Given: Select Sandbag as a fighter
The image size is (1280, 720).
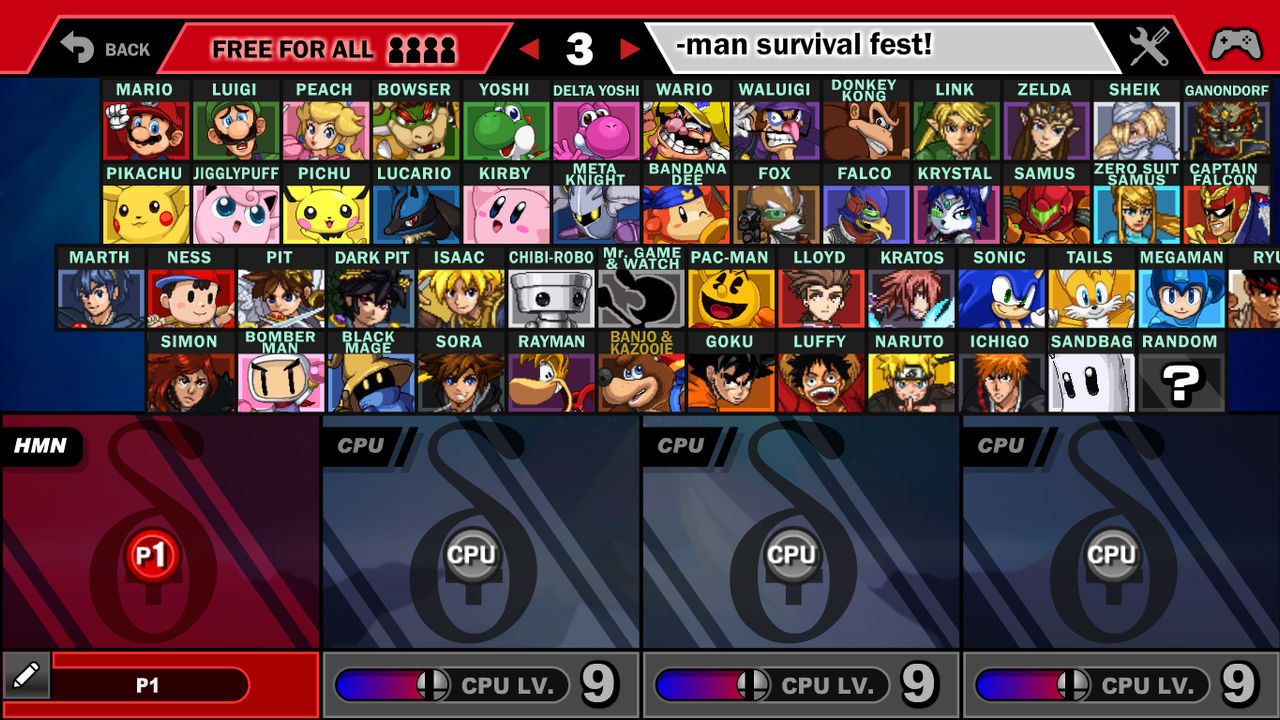Looking at the screenshot, I should click(1092, 382).
